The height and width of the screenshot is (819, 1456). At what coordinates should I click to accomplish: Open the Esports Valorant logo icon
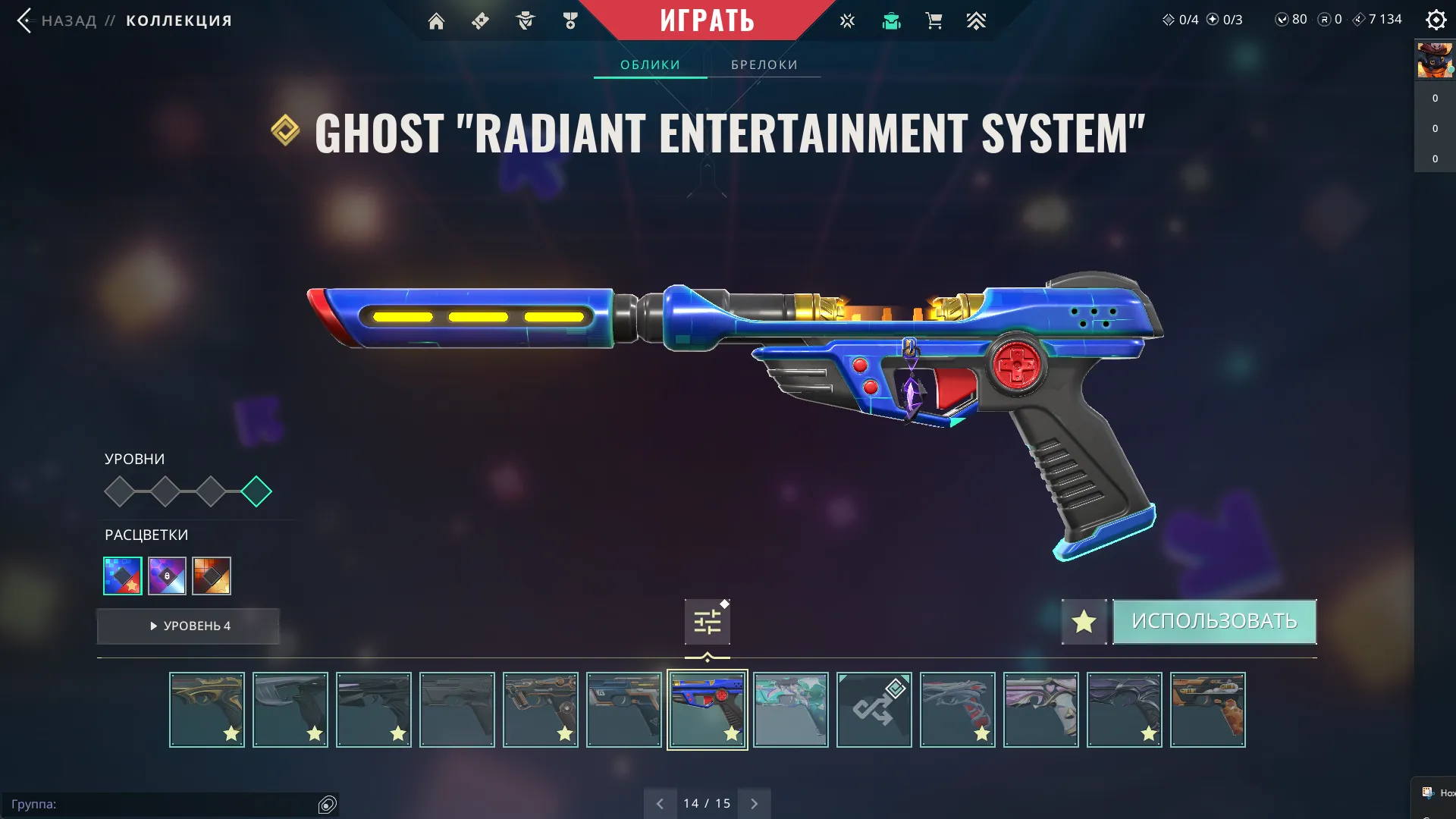click(x=846, y=20)
